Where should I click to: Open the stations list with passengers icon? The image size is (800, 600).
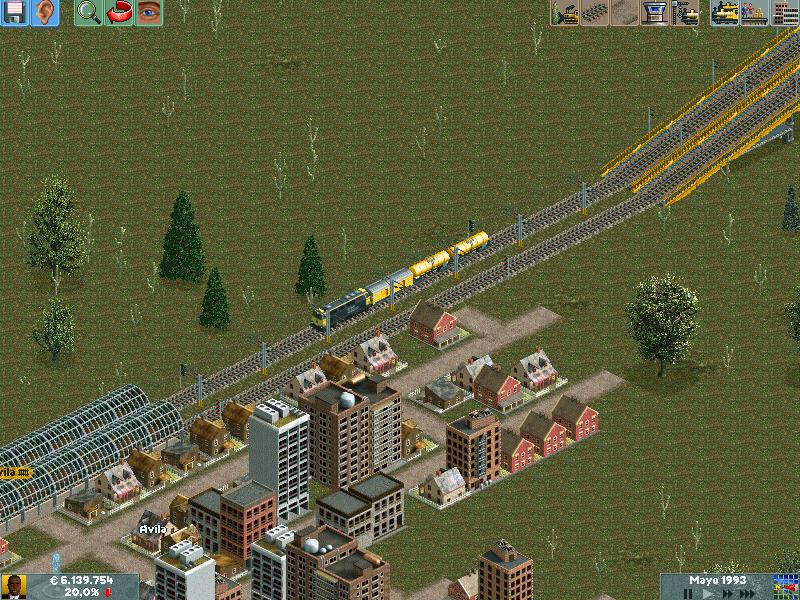[755, 13]
